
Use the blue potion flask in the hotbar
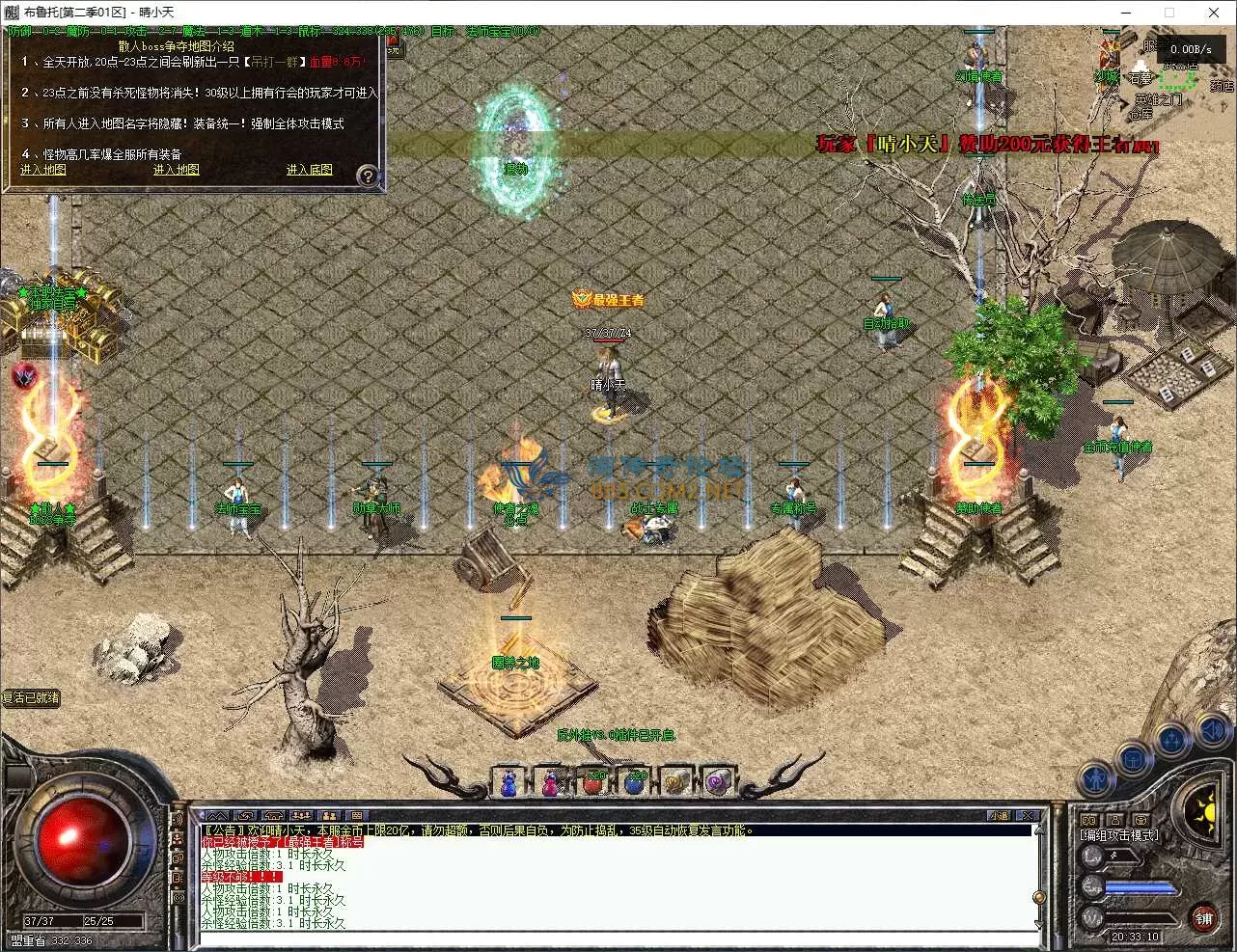pos(509,782)
